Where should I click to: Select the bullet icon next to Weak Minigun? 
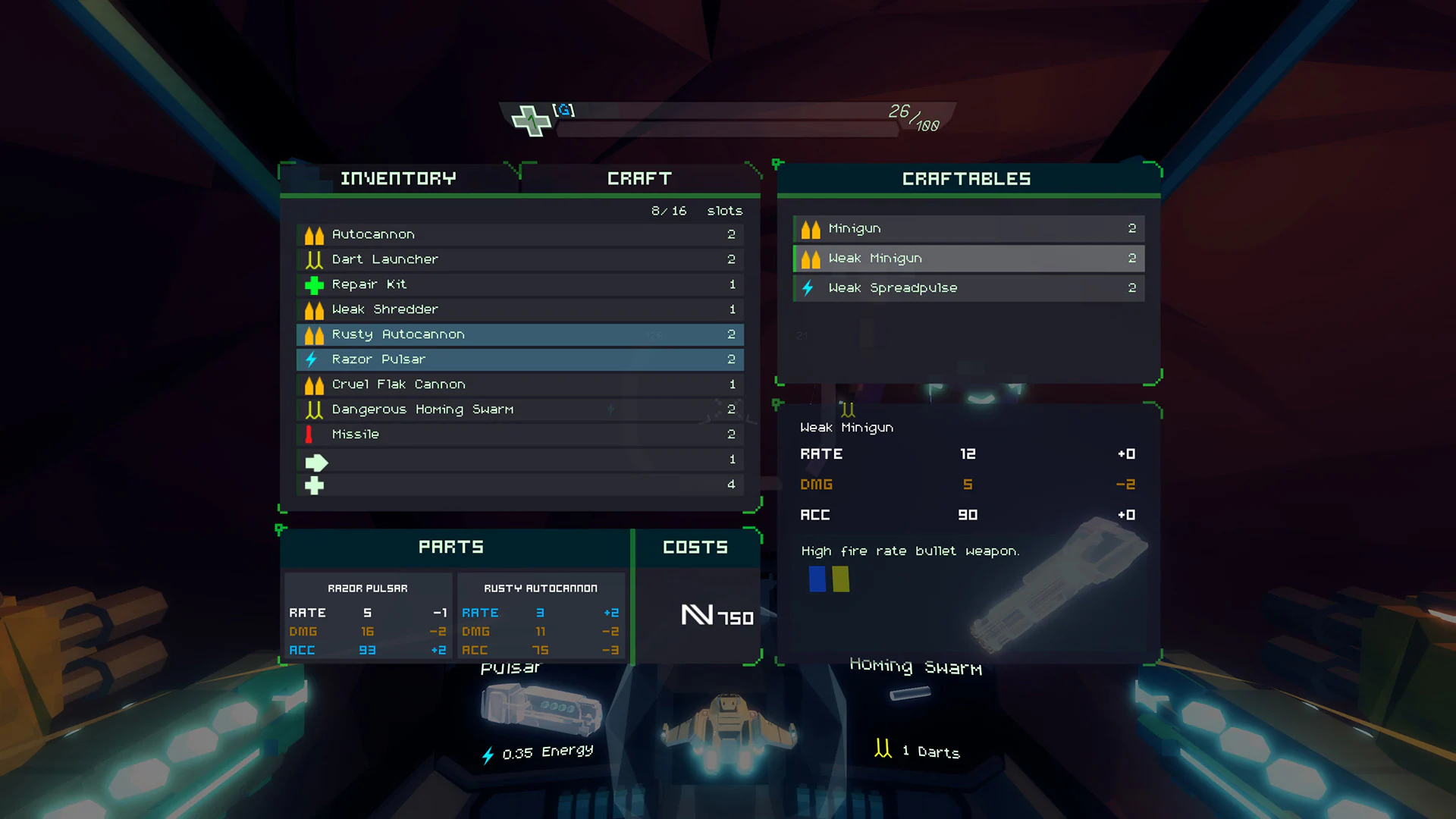[x=808, y=258]
